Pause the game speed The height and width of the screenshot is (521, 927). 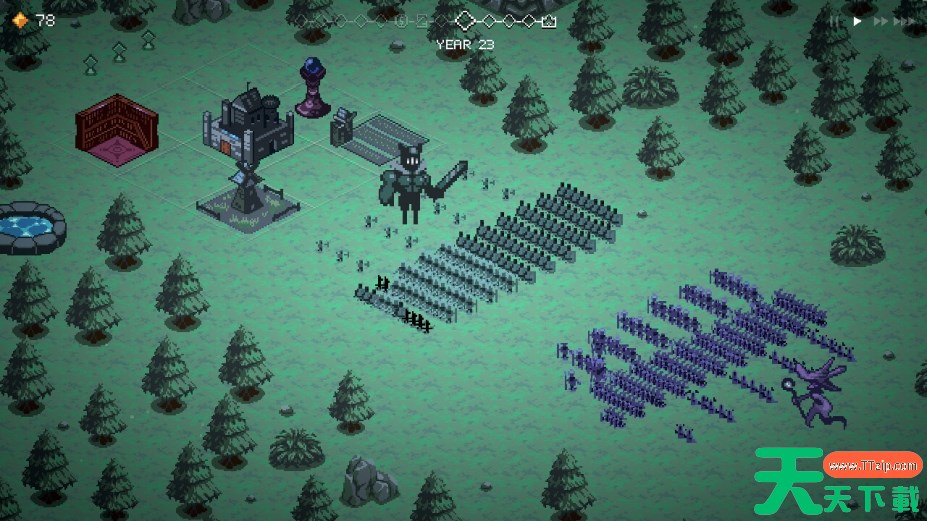pos(833,20)
